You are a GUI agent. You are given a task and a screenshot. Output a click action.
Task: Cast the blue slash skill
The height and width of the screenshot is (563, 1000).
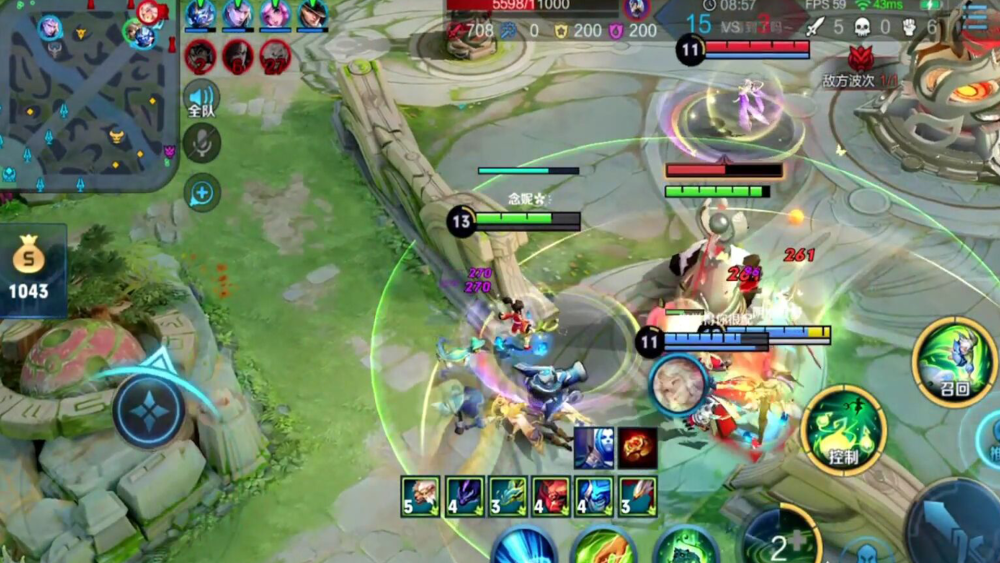[x=524, y=547]
